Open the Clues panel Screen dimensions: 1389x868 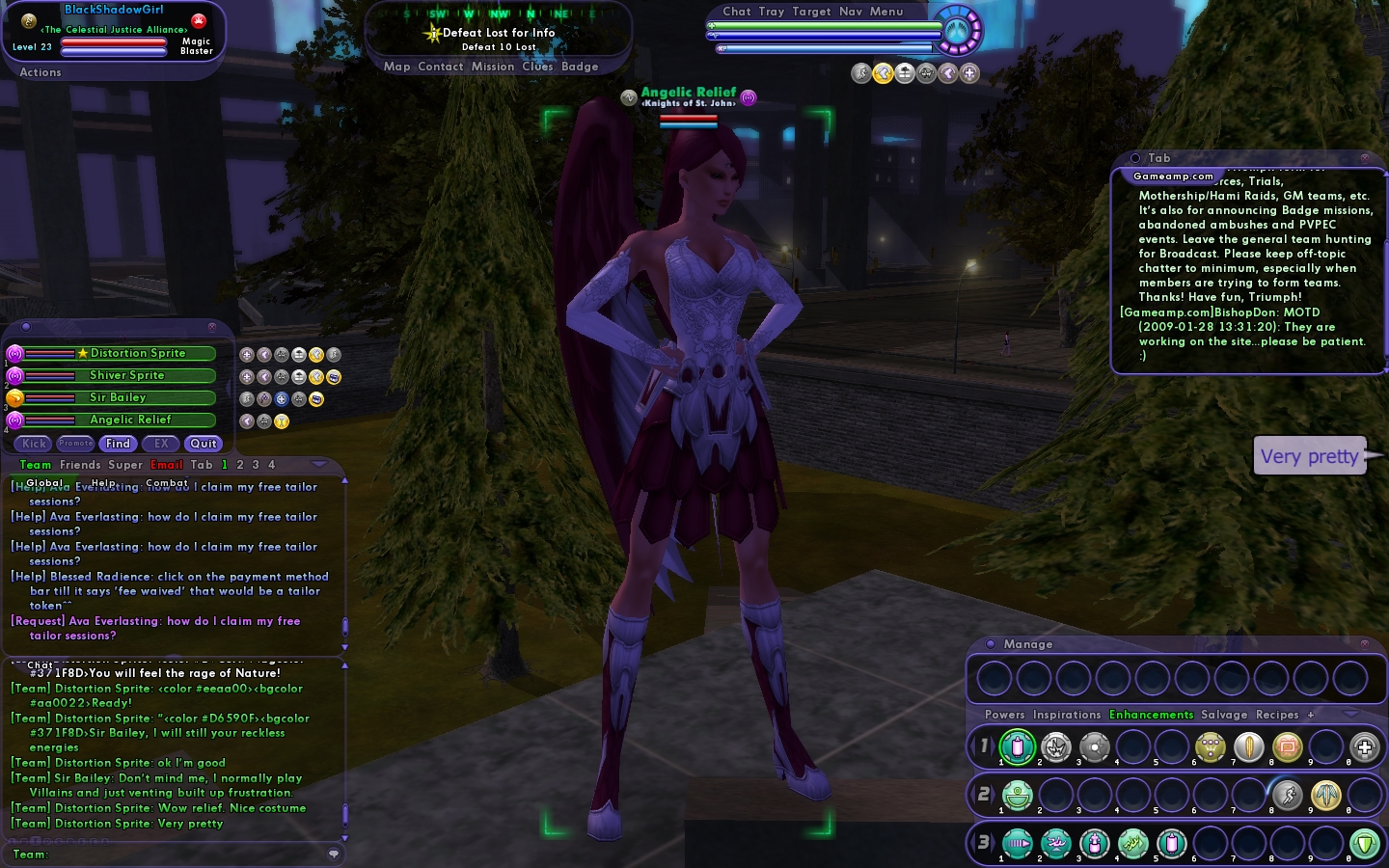(537, 67)
